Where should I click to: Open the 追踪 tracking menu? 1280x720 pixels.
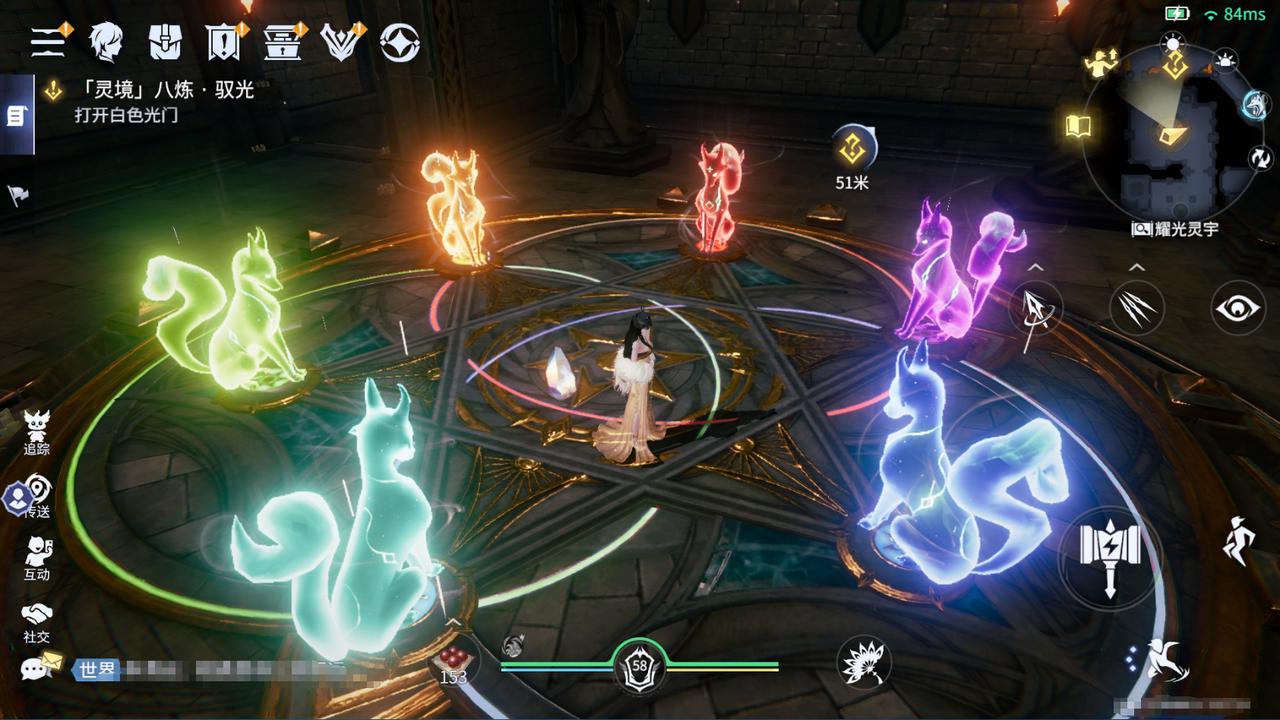37,432
